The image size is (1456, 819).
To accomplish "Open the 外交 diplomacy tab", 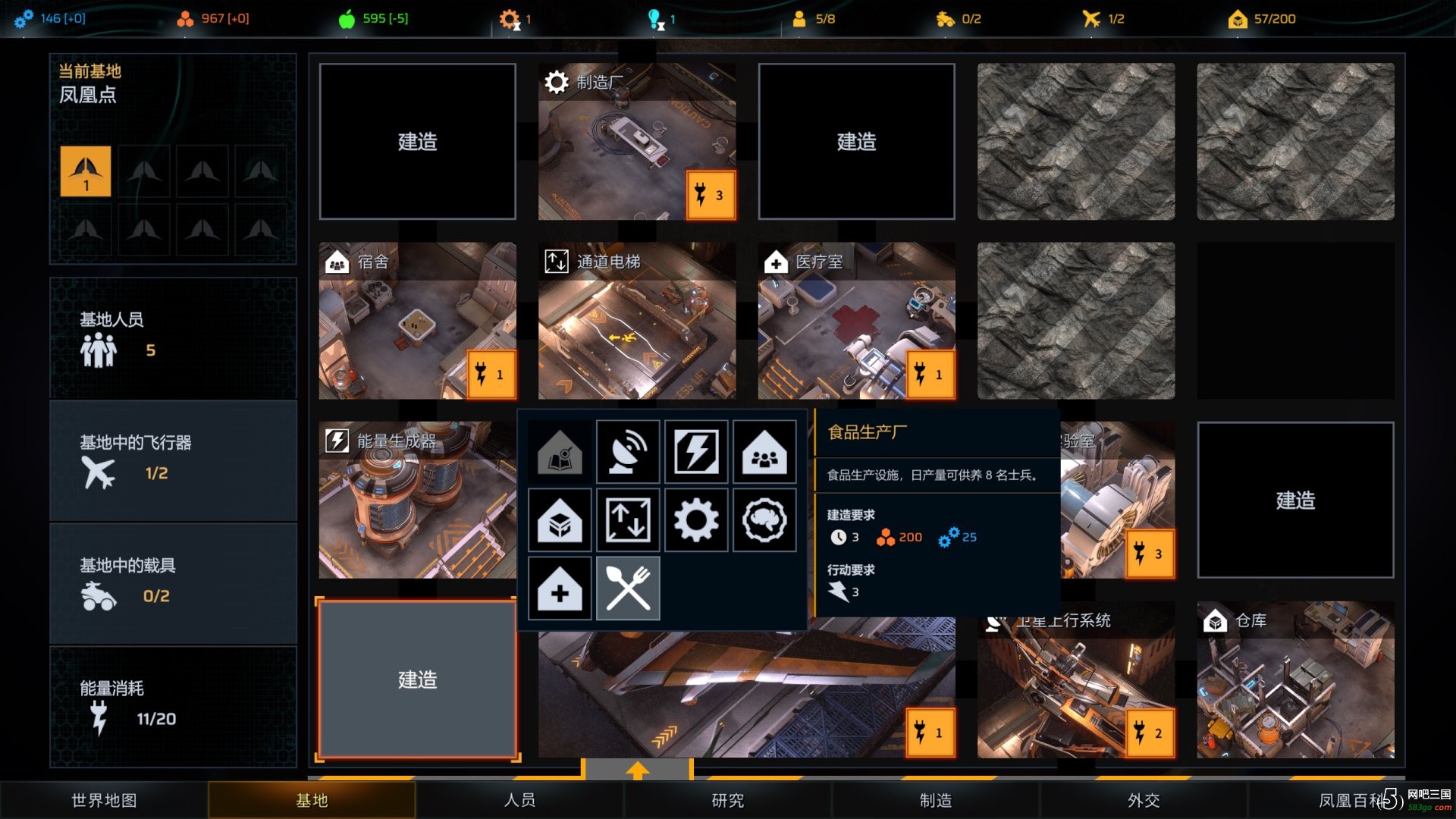I will tap(1143, 800).
